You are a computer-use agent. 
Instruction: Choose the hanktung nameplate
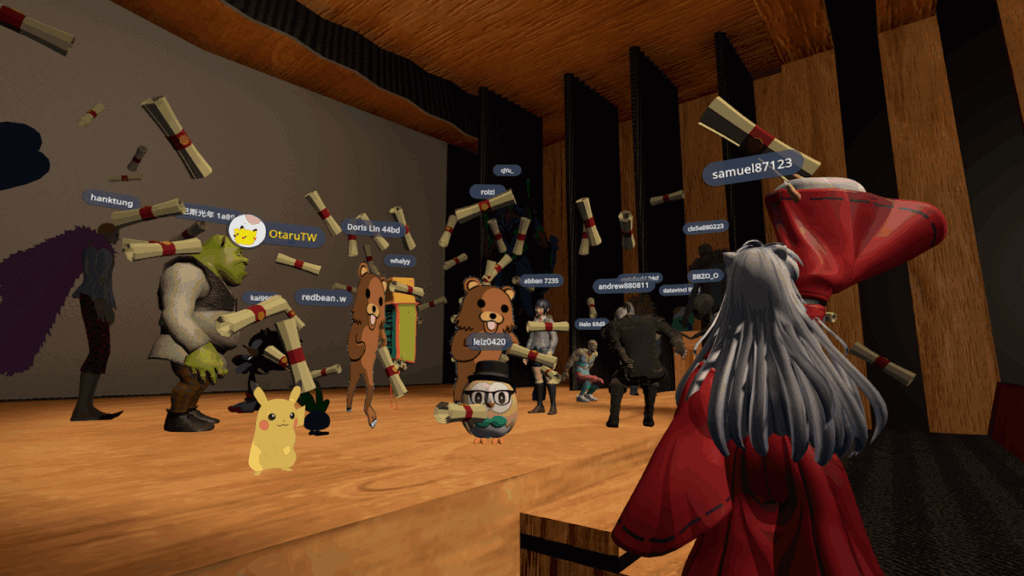112,200
